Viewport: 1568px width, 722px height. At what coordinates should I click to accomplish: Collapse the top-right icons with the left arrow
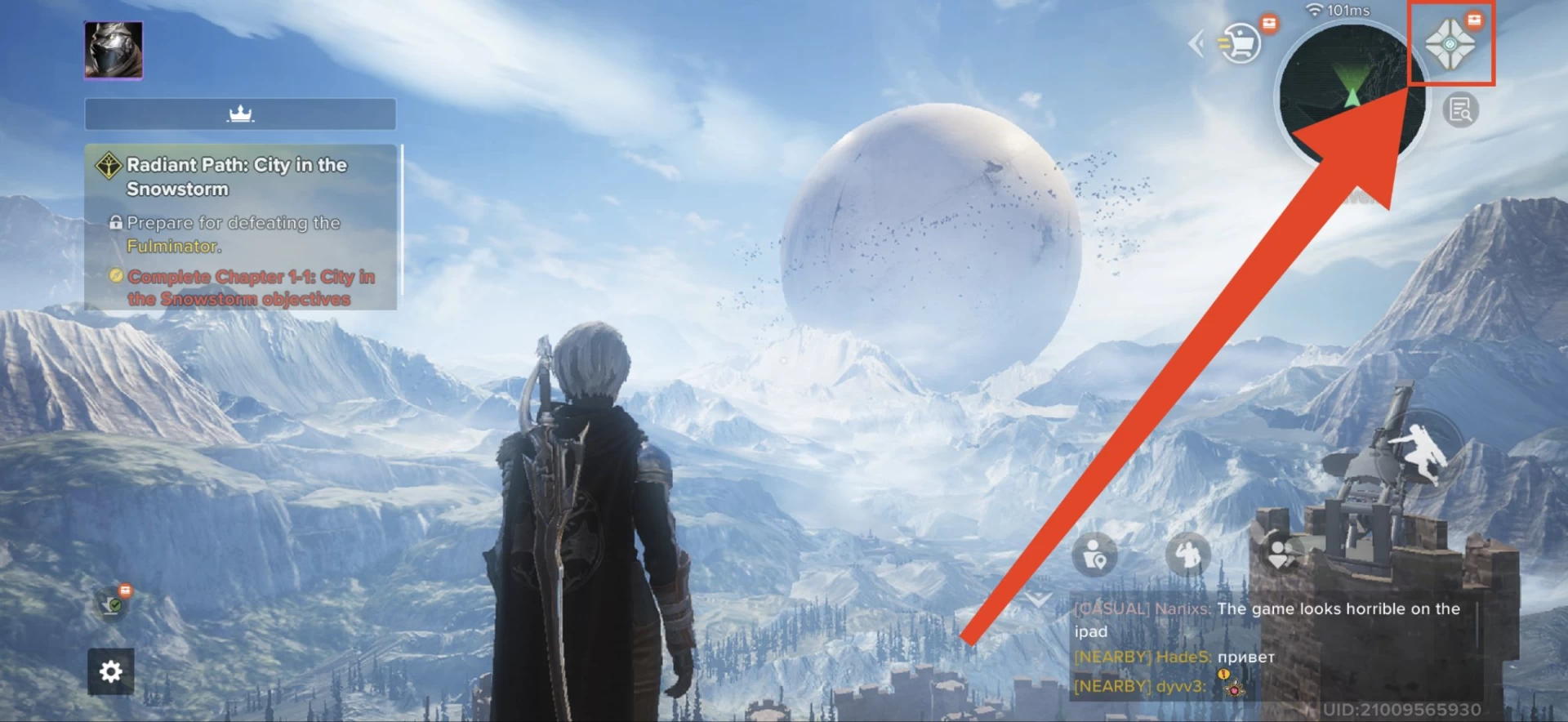(x=1197, y=43)
